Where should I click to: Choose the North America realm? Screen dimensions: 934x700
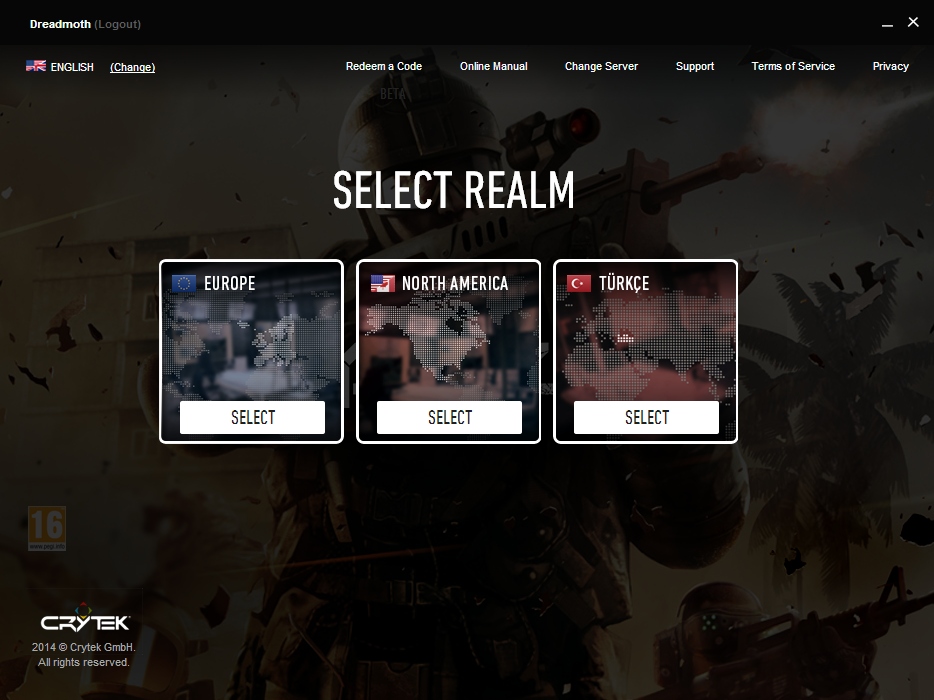tap(449, 418)
